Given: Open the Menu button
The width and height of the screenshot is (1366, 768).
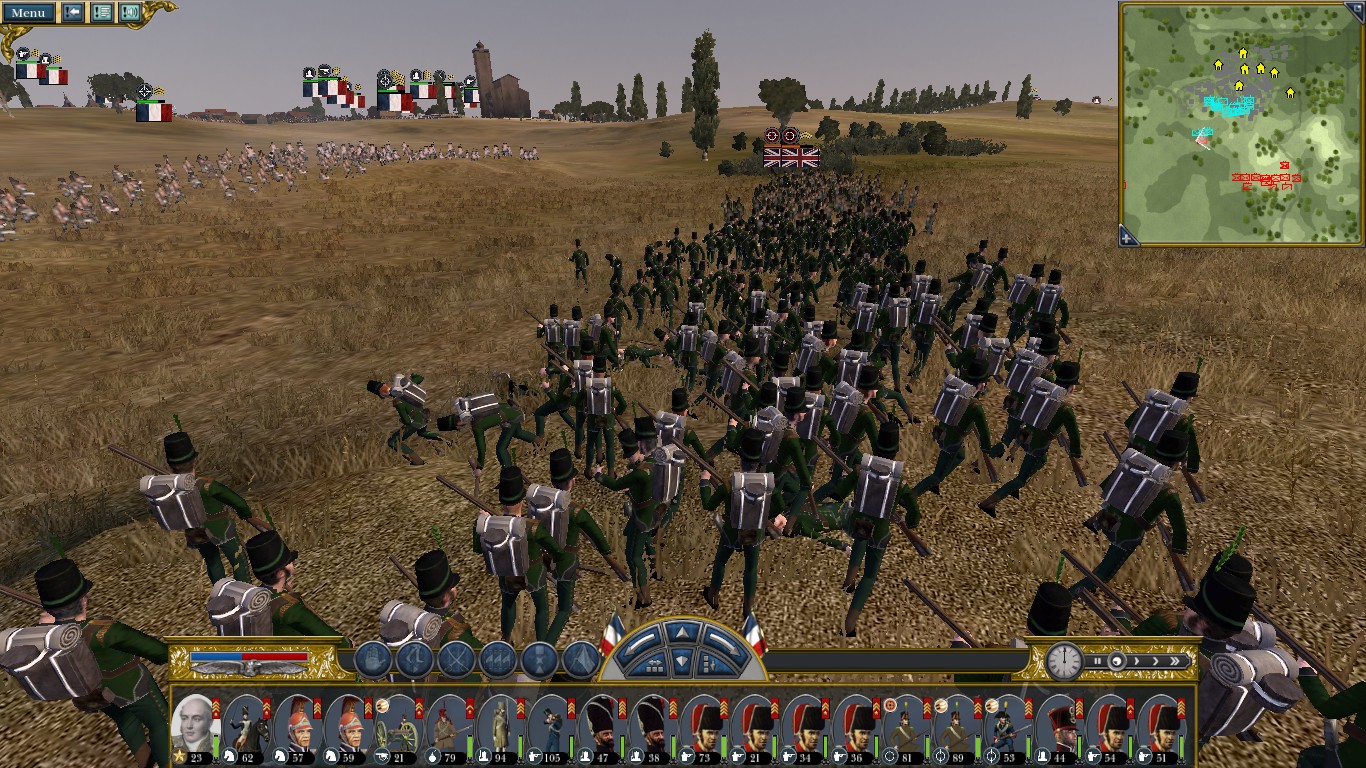Looking at the screenshot, I should (28, 13).
